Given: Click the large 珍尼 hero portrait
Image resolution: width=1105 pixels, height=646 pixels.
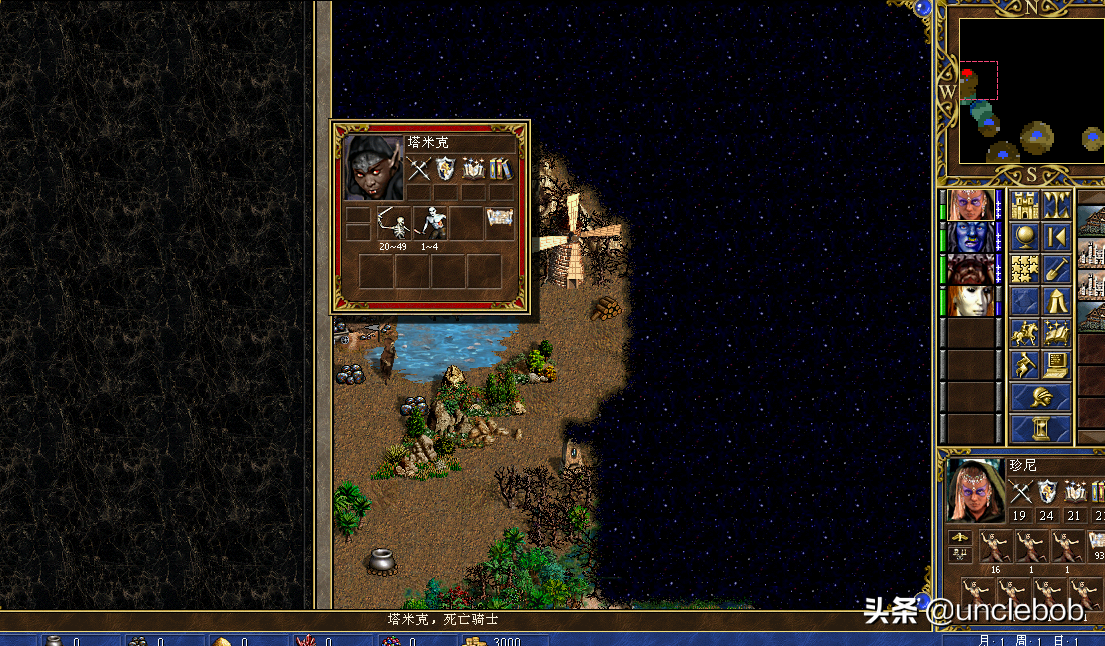Looking at the screenshot, I should pos(975,490).
